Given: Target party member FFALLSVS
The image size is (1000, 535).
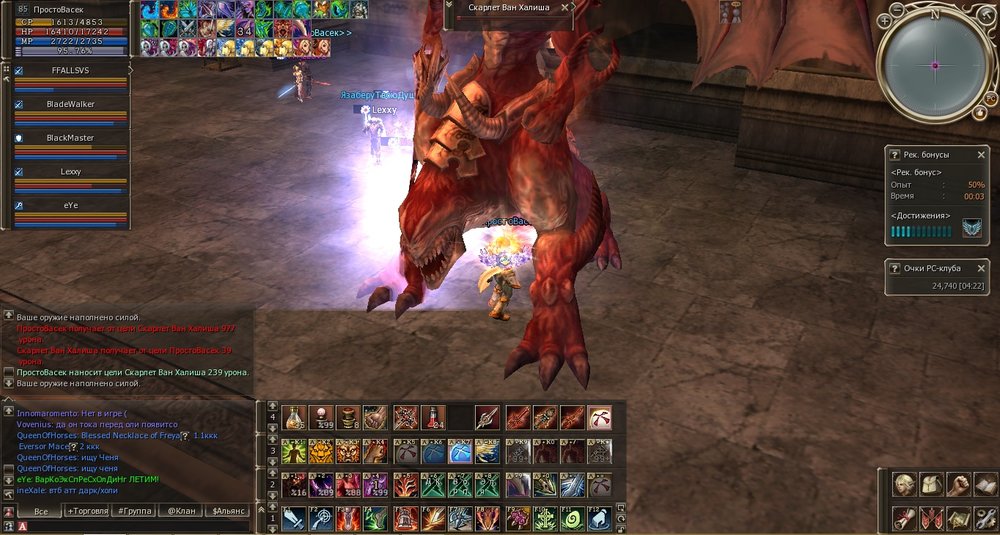Looking at the screenshot, I should point(70,71).
